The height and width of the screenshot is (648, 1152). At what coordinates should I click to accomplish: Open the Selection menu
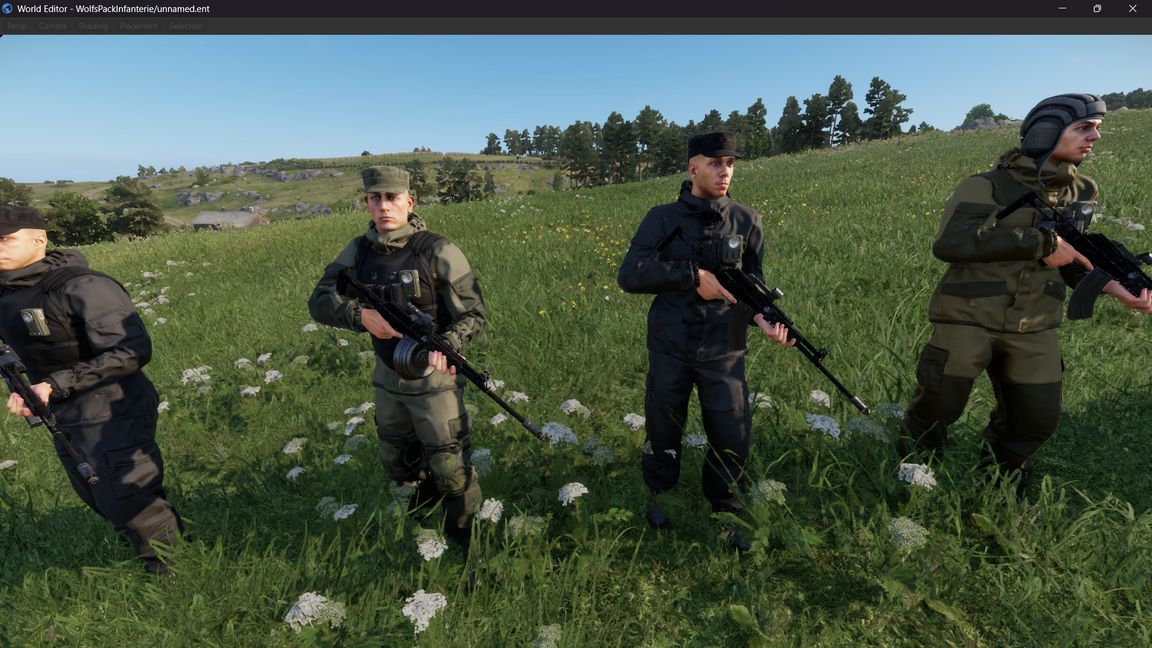coord(186,26)
